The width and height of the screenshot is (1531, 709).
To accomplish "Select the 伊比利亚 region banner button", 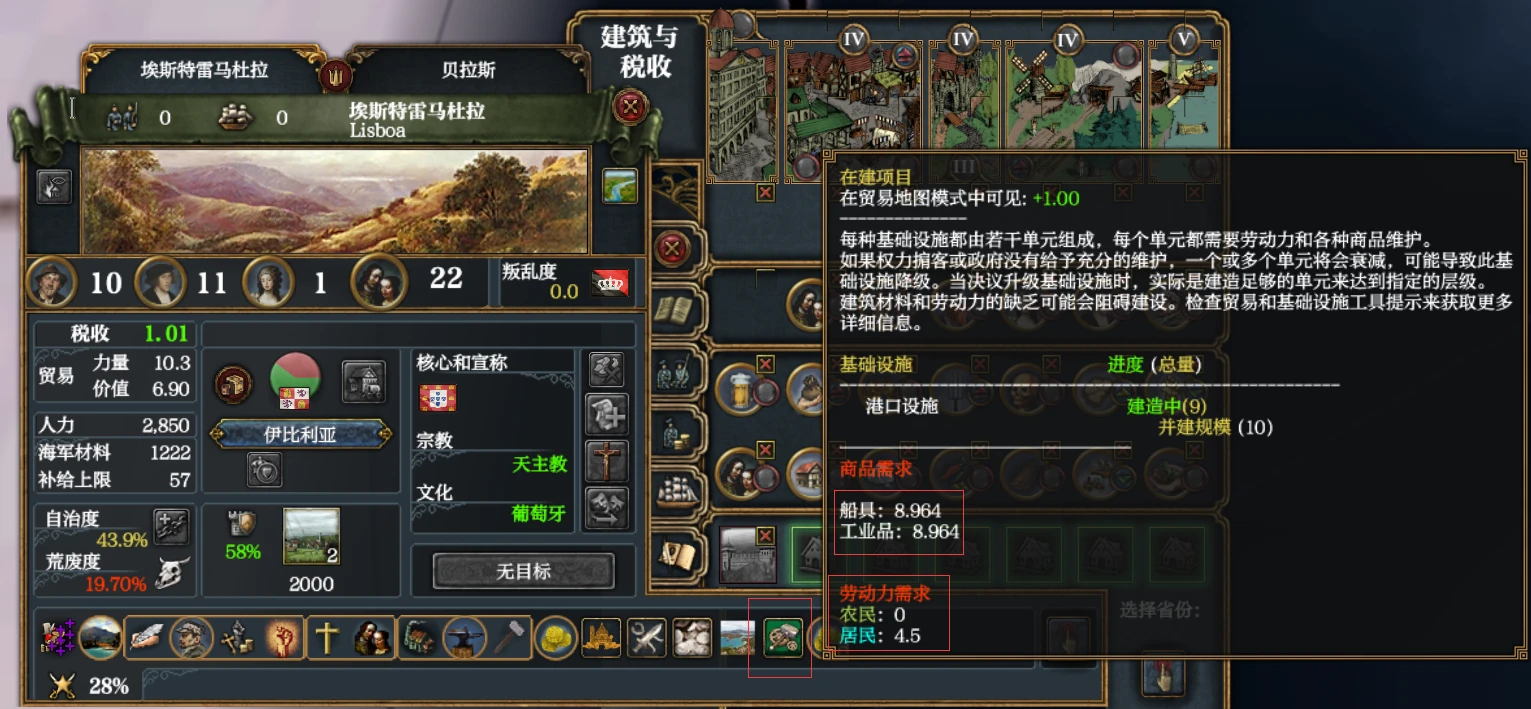I will point(302,435).
